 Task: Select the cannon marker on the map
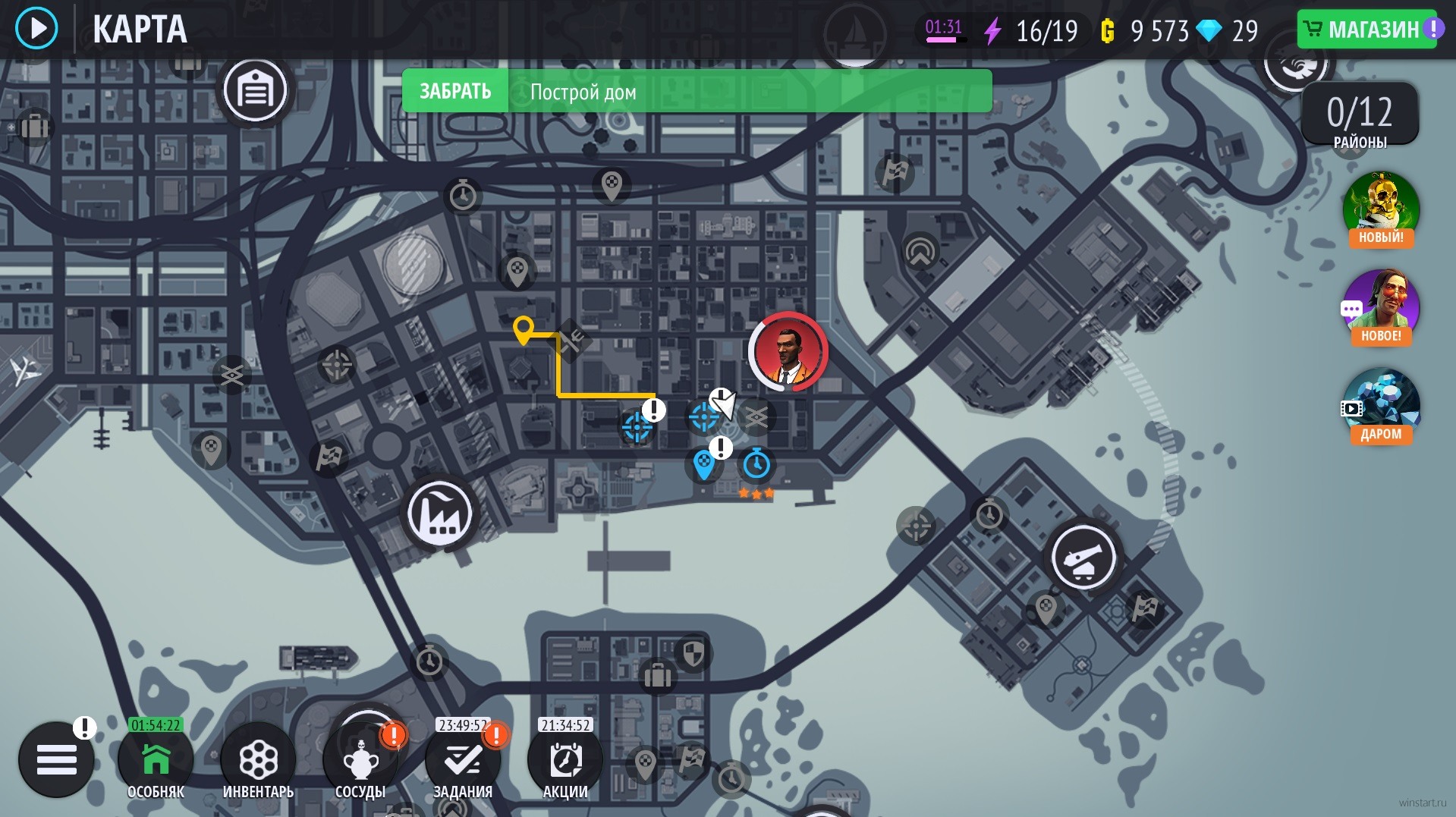point(1083,558)
